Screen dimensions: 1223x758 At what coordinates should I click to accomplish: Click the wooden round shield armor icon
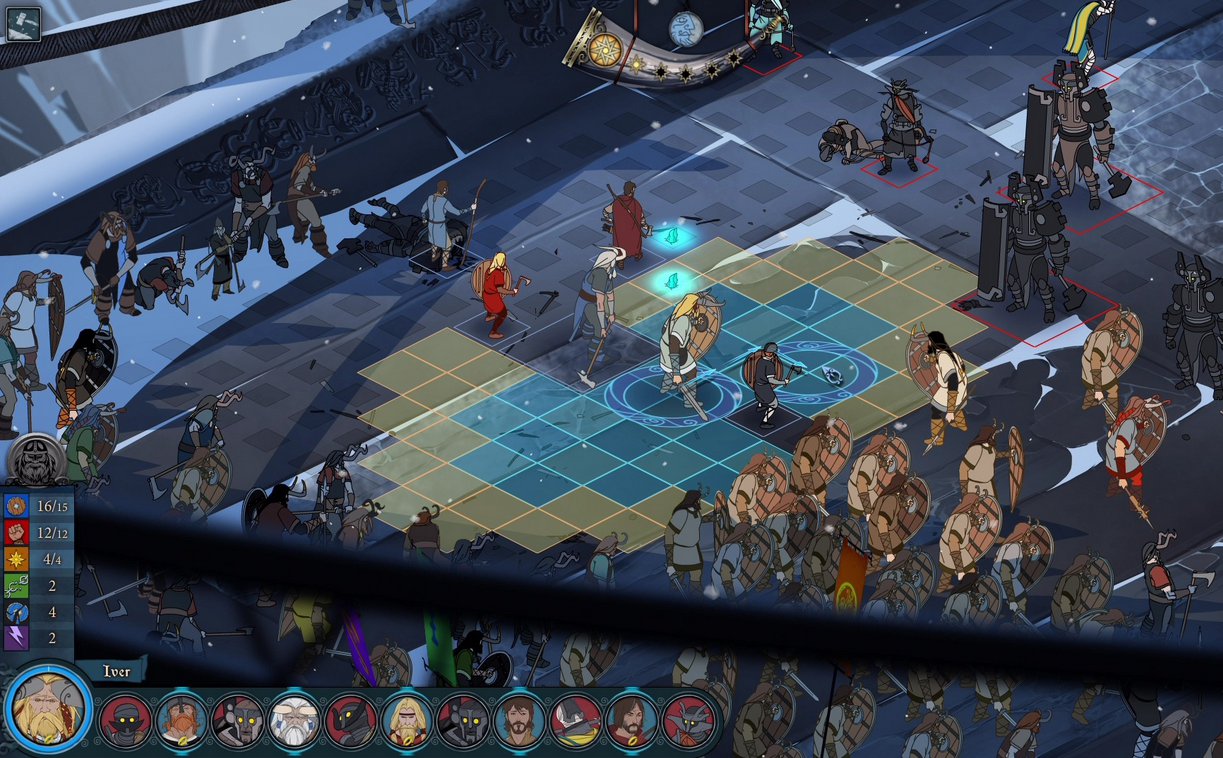[16, 506]
